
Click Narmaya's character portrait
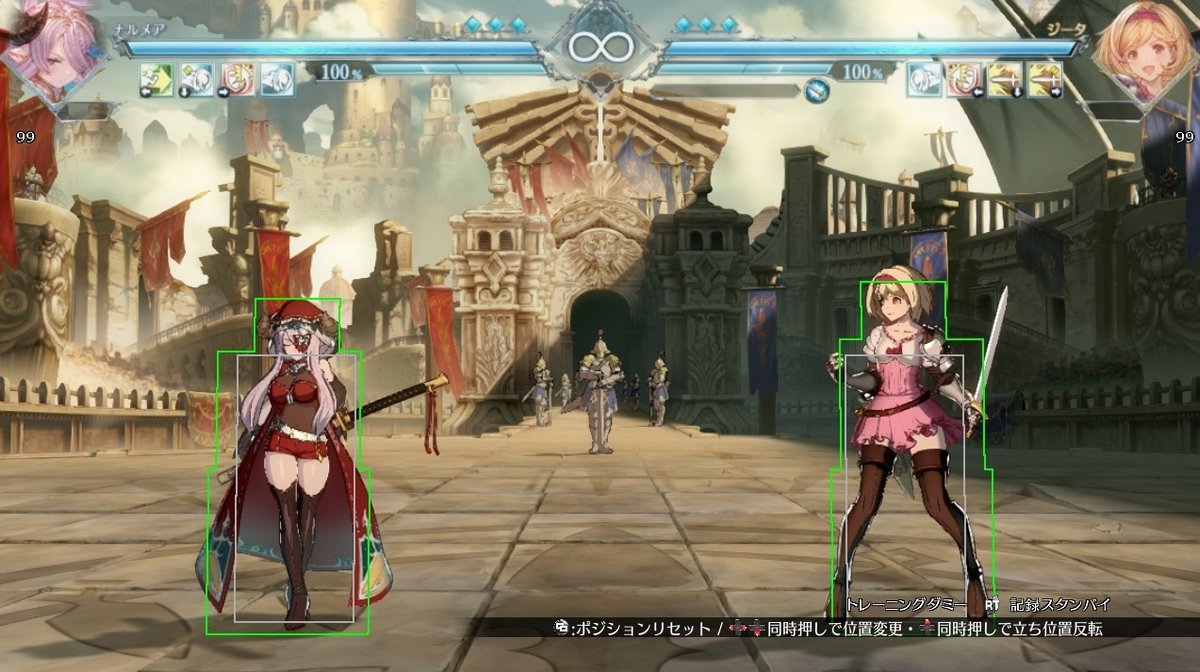pos(50,50)
